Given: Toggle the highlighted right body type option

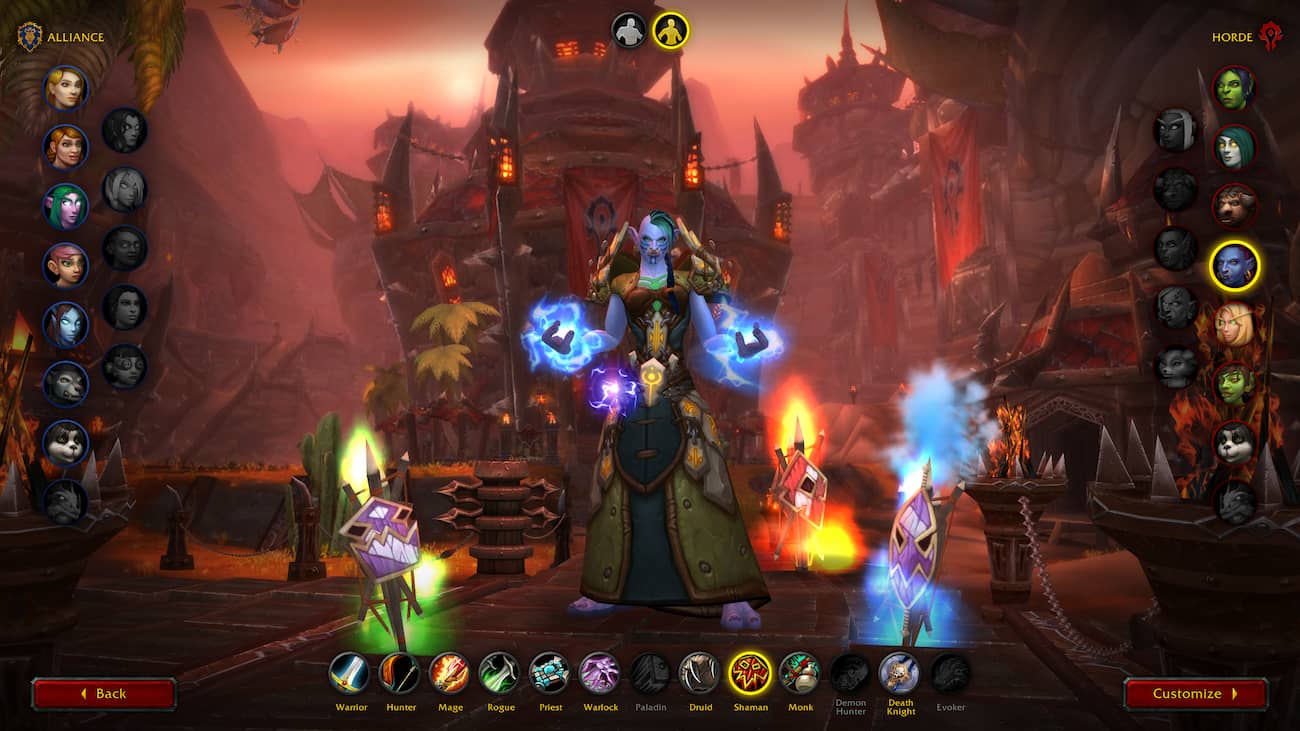Looking at the screenshot, I should tap(670, 30).
